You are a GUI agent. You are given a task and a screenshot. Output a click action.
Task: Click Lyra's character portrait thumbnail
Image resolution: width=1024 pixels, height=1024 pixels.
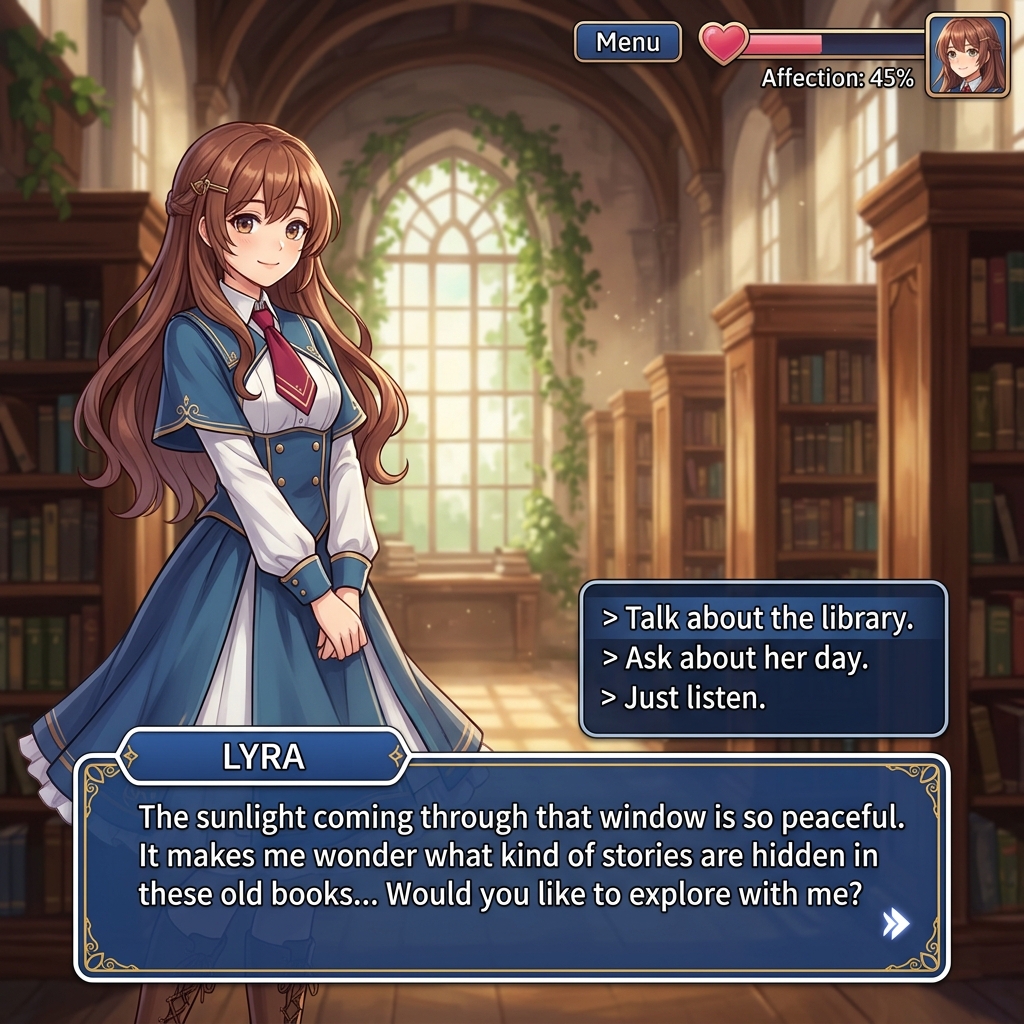(x=966, y=55)
